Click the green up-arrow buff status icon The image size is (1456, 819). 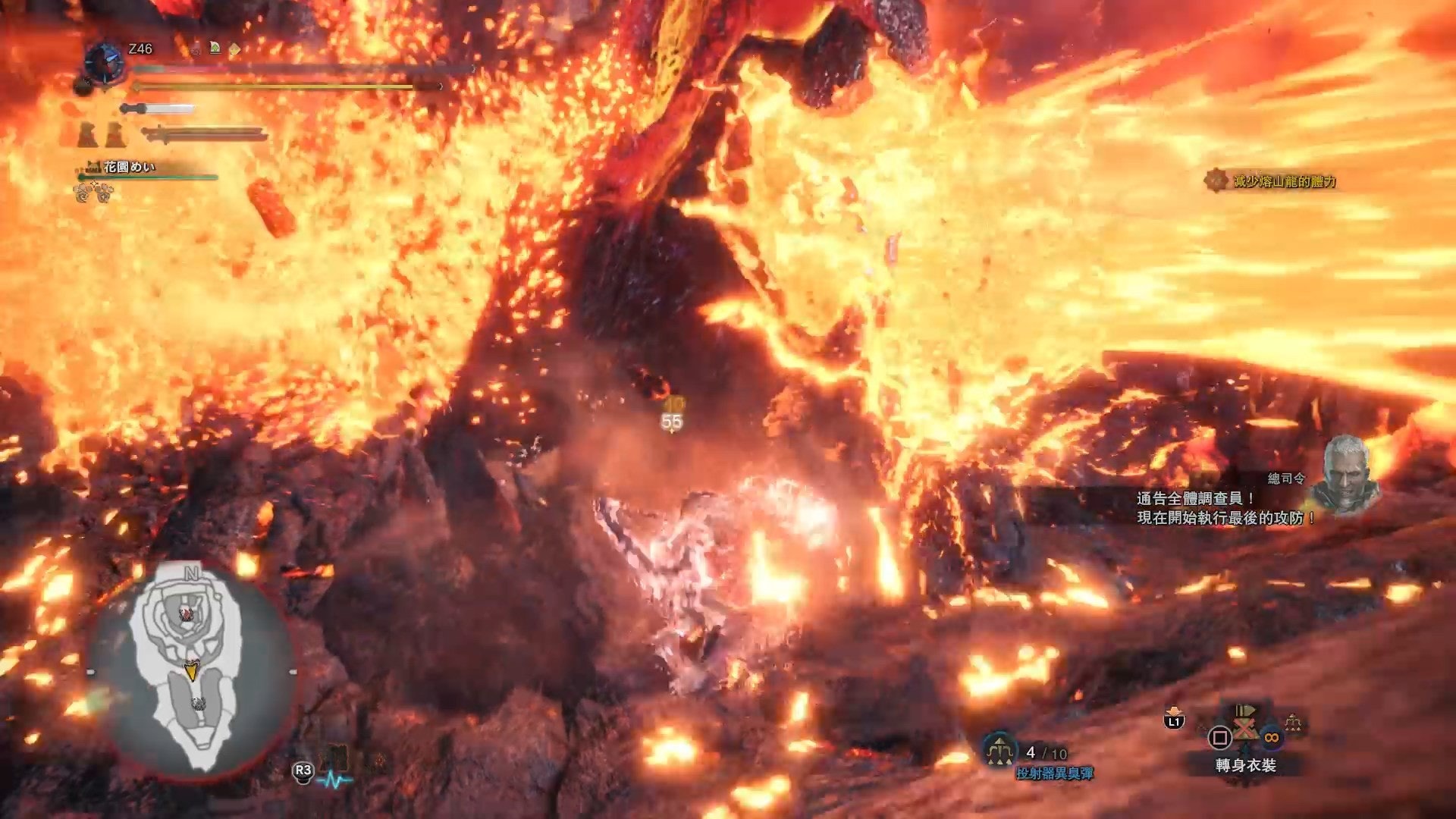pyautogui.click(x=215, y=48)
